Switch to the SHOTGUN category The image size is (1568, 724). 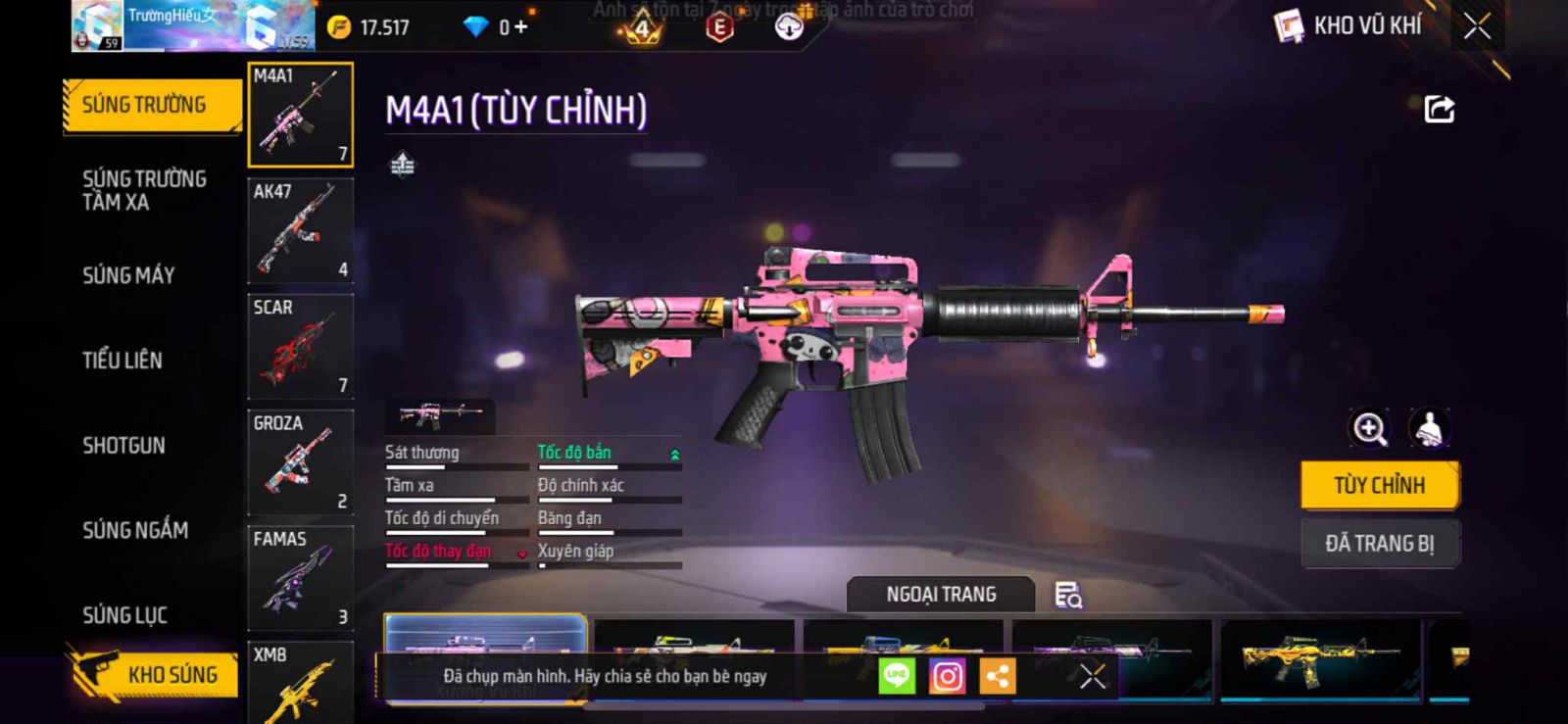point(123,446)
